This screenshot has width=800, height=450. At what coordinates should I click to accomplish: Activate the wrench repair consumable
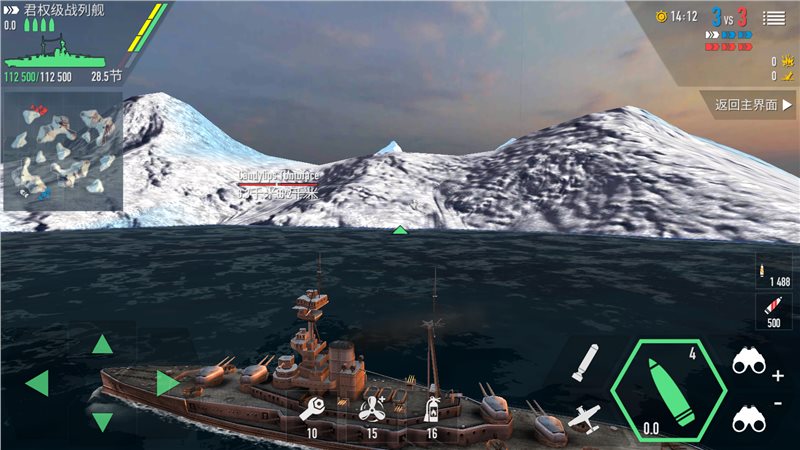click(312, 409)
